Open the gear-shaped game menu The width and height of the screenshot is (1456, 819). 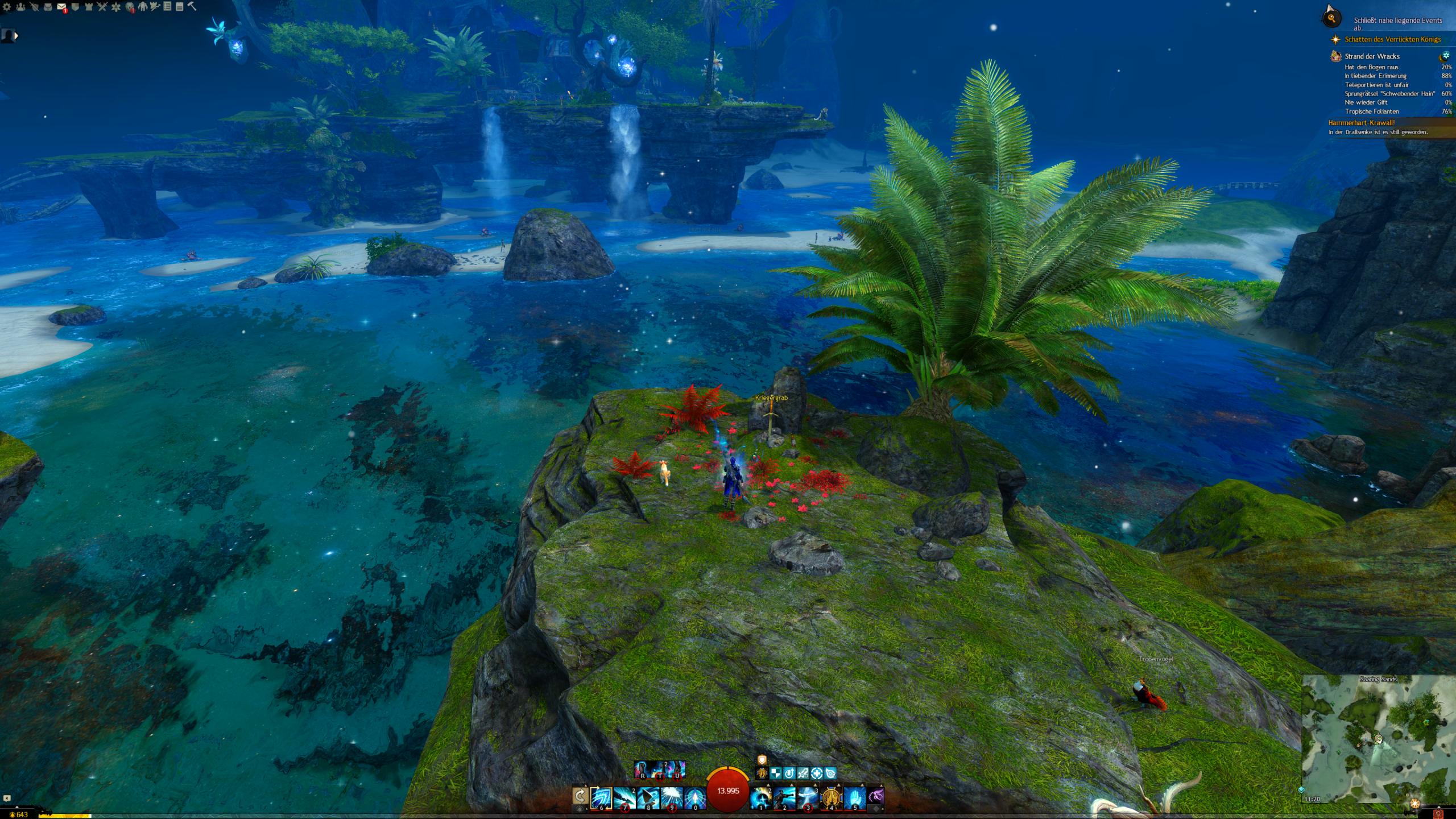[7, 7]
